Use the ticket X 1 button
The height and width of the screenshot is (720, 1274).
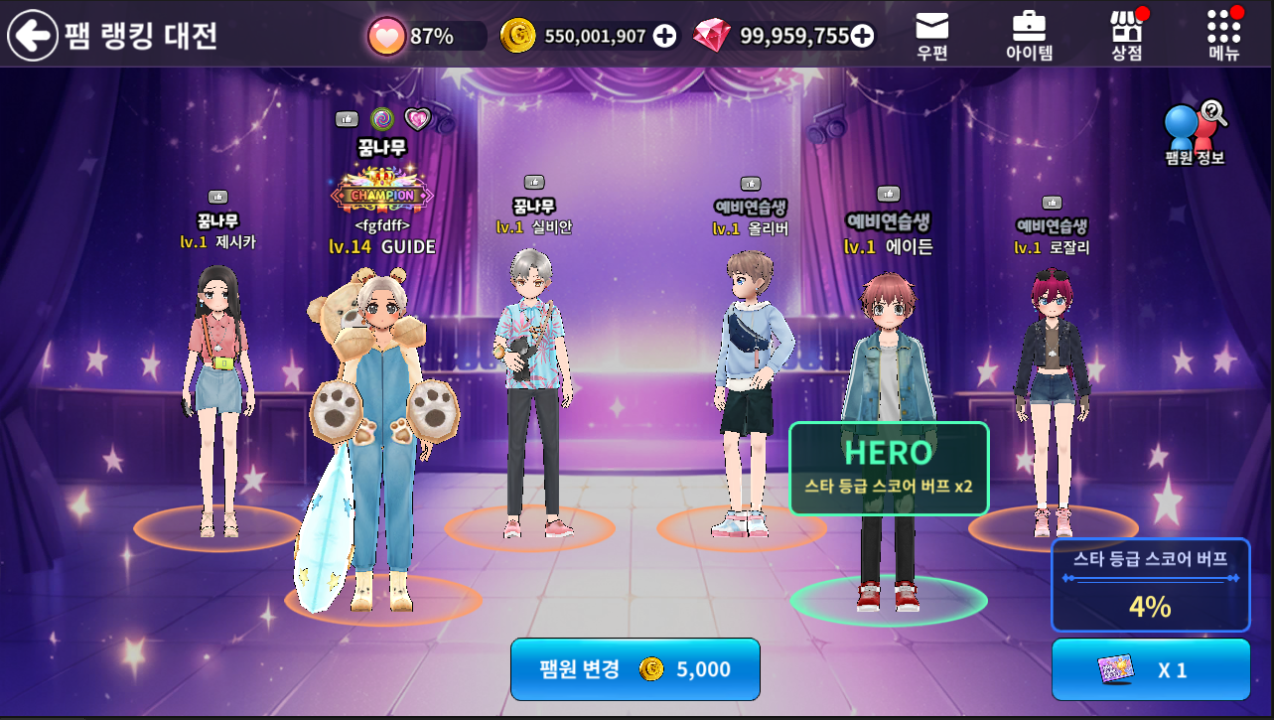(1150, 669)
